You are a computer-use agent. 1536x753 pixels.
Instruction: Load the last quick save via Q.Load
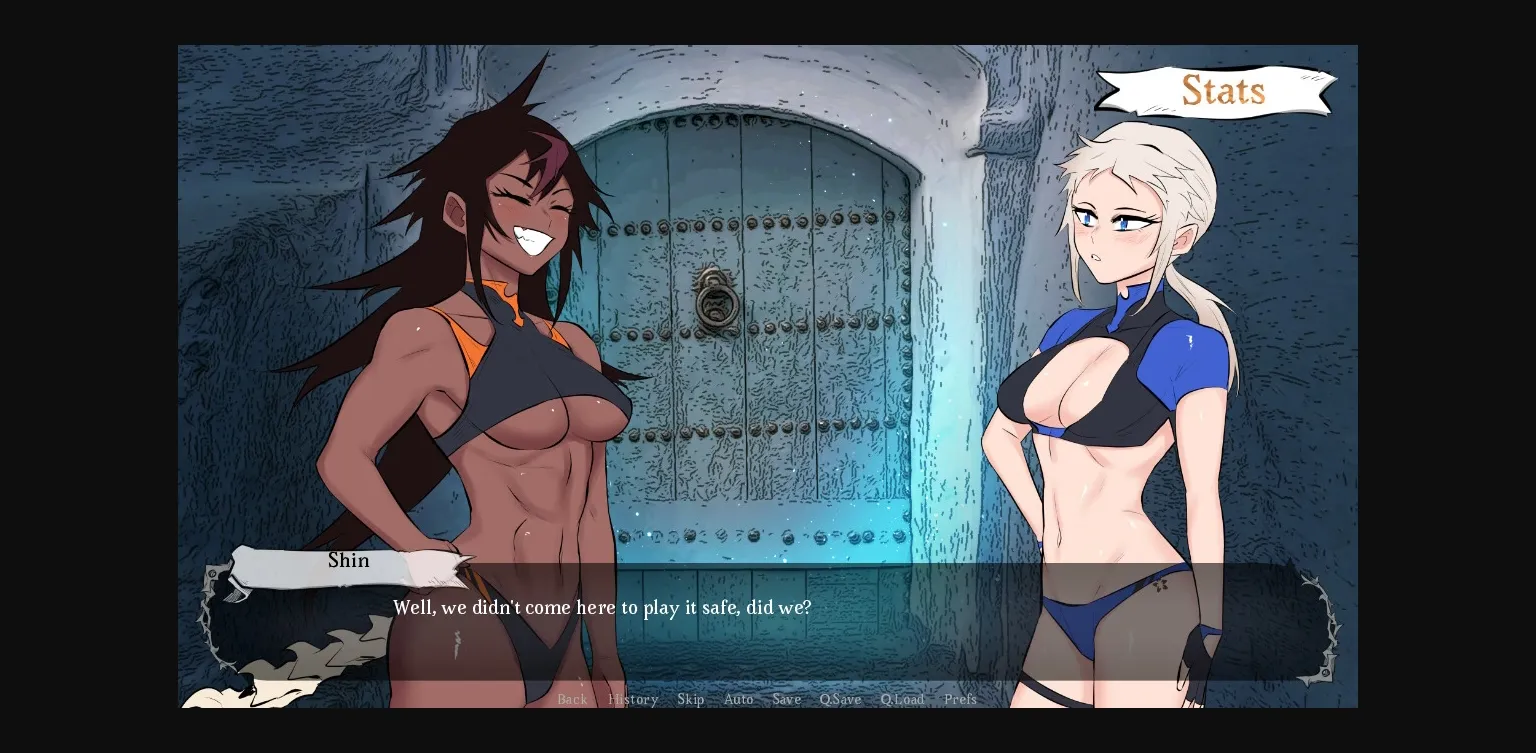point(902,699)
